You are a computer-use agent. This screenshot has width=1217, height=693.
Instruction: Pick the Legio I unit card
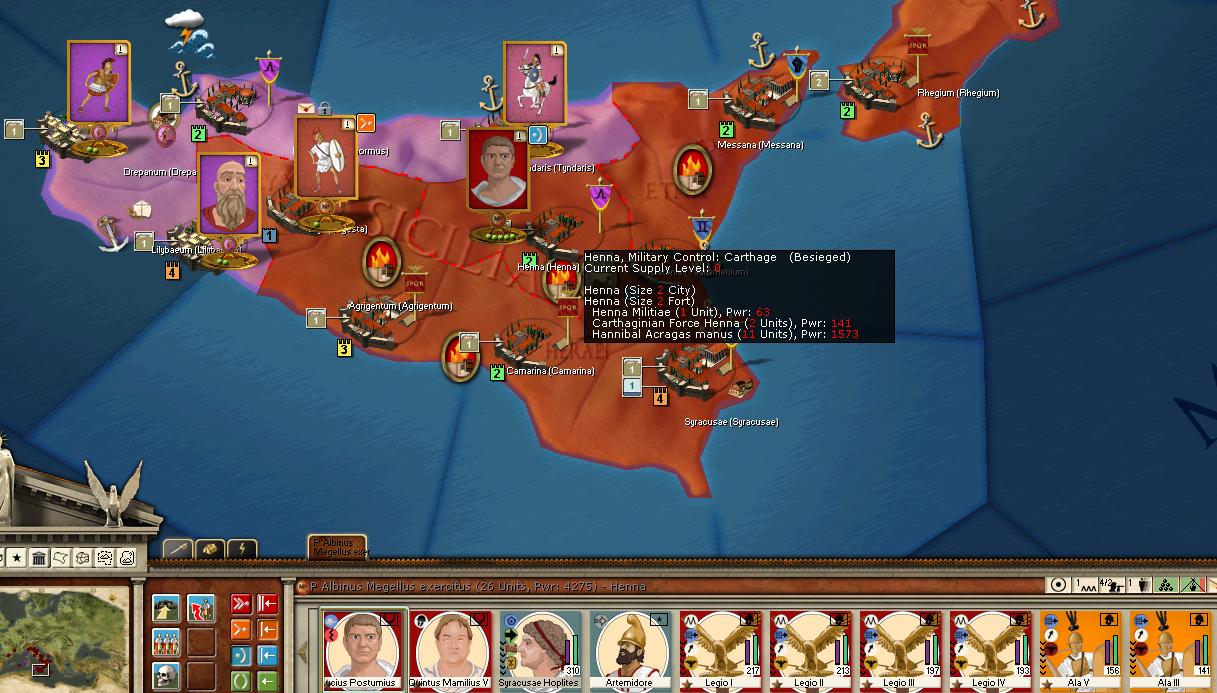720,650
